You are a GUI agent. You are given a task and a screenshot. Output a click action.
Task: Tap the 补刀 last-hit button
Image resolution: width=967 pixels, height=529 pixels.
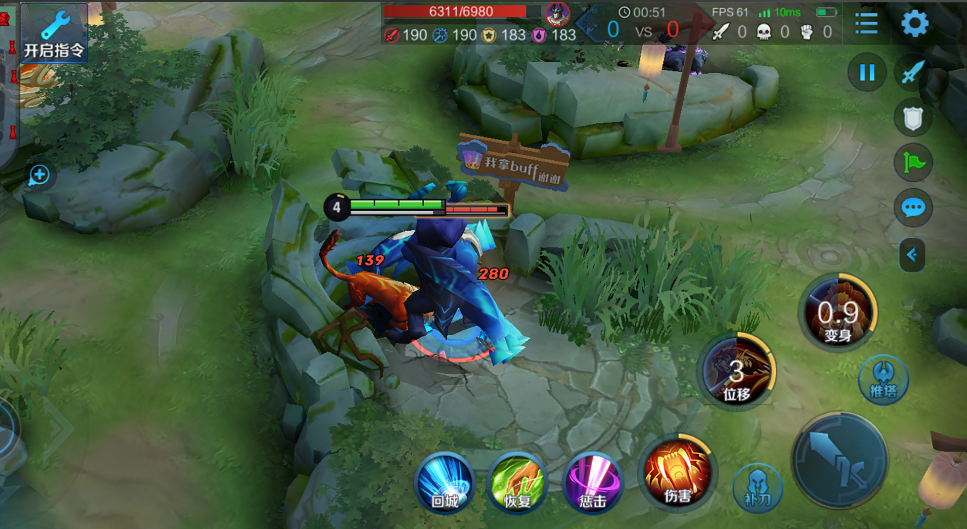click(757, 485)
